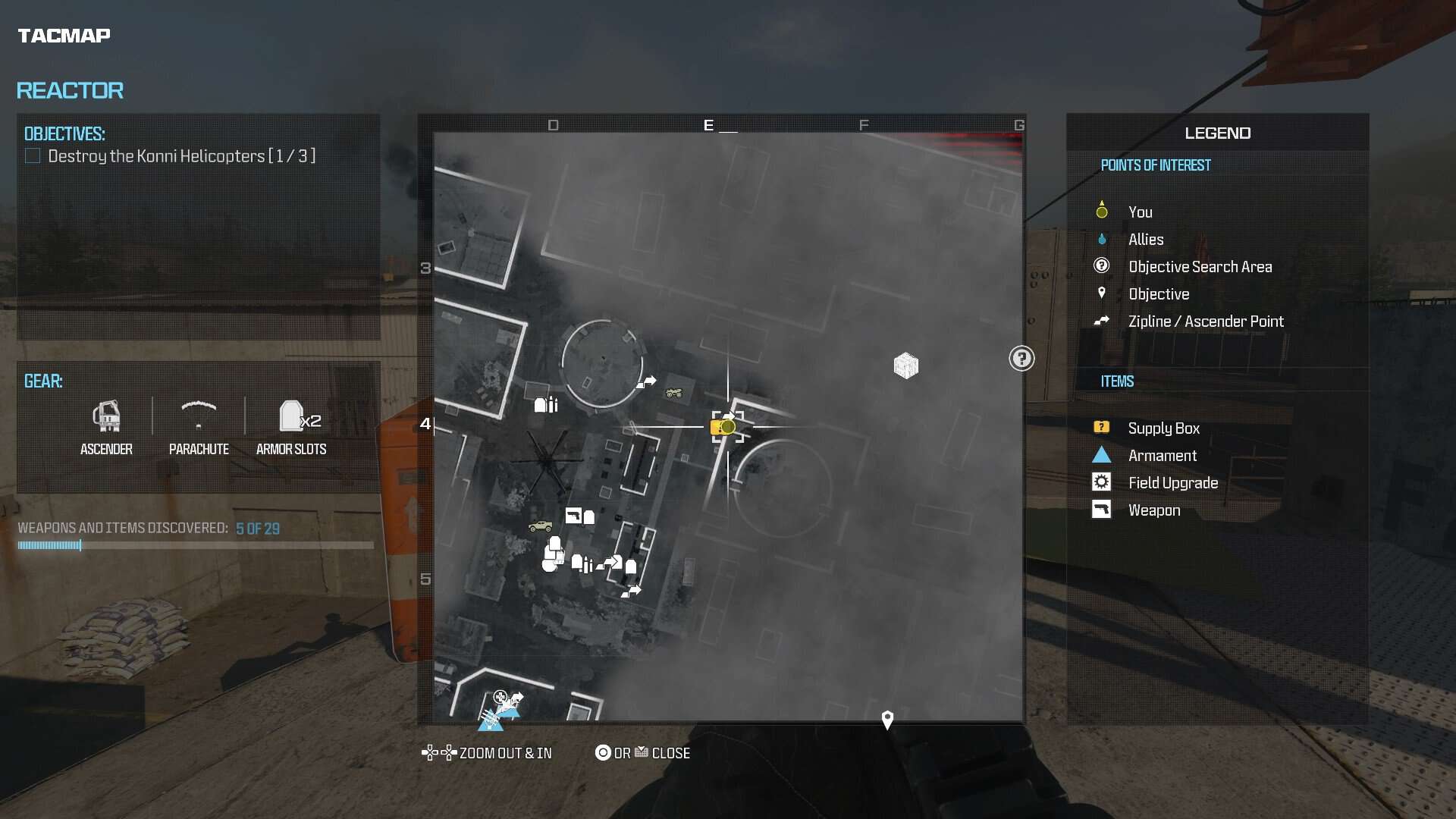Open the OBJECTIVES panel header
Screen dimensions: 1456x819
65,133
